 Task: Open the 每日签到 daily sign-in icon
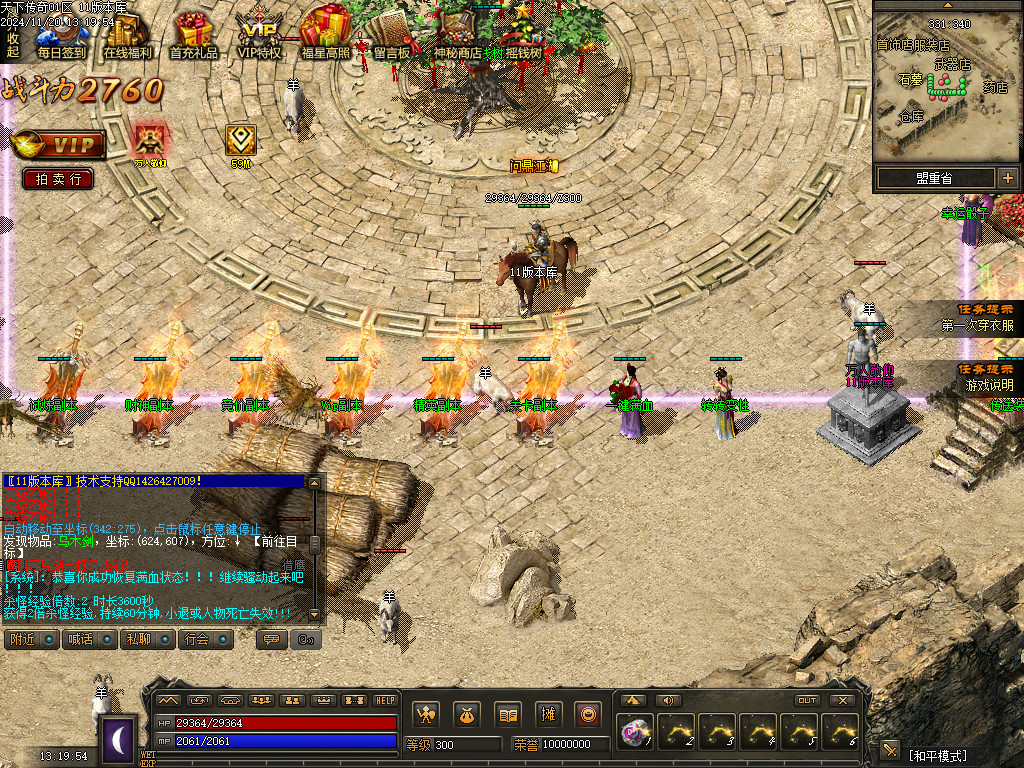[x=61, y=35]
